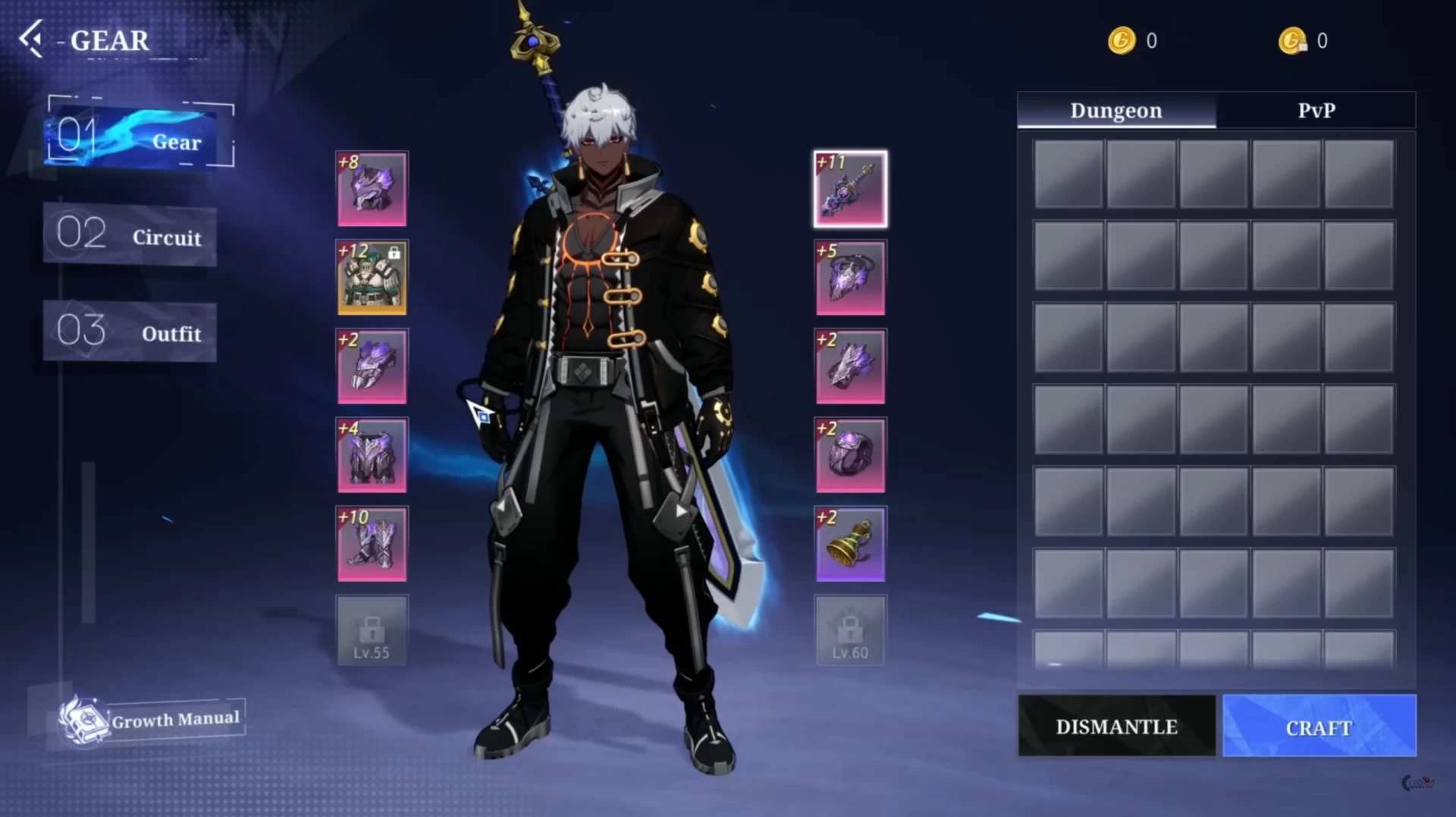This screenshot has height=817, width=1456.
Task: Click the +2 golden bell slot
Action: [850, 544]
